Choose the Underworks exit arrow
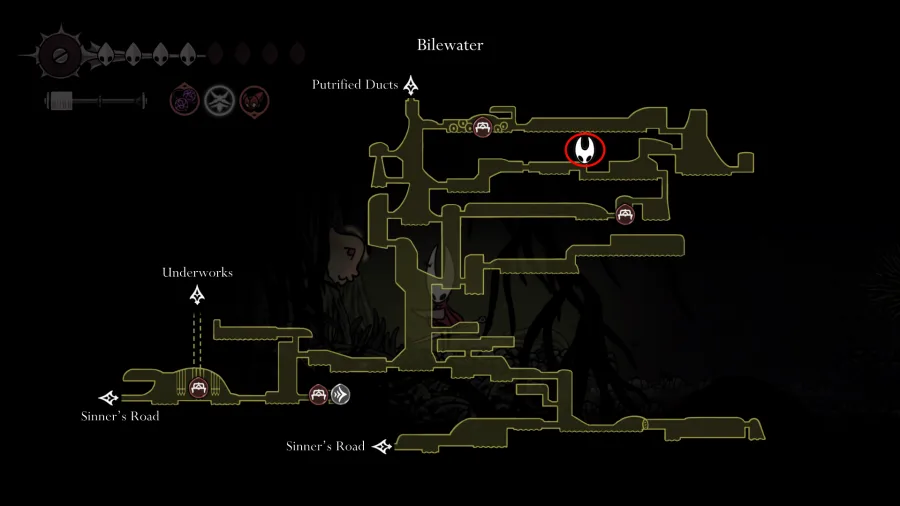This screenshot has height=506, width=900. click(x=198, y=295)
